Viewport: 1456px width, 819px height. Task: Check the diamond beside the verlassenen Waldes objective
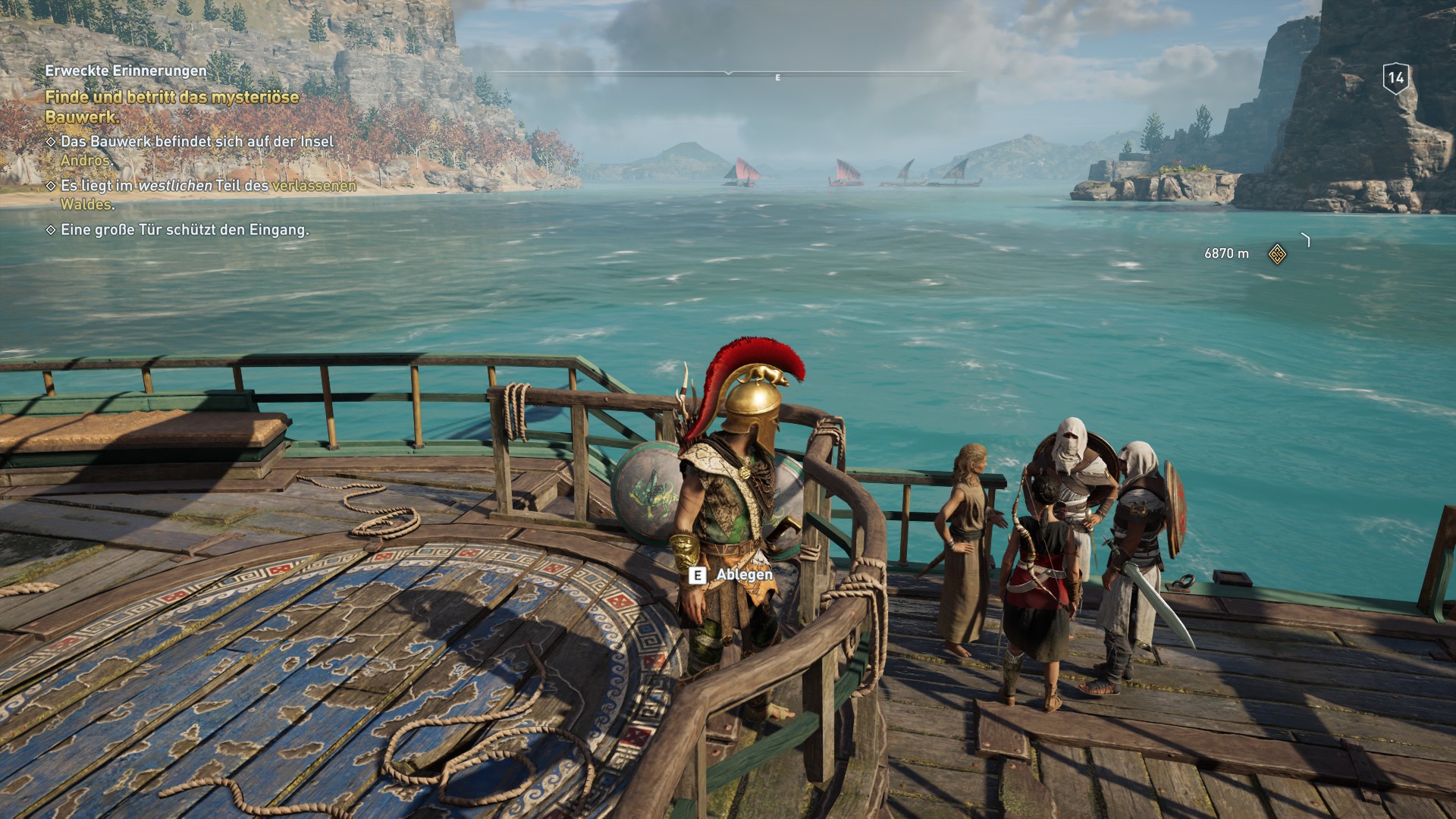pyautogui.click(x=51, y=185)
